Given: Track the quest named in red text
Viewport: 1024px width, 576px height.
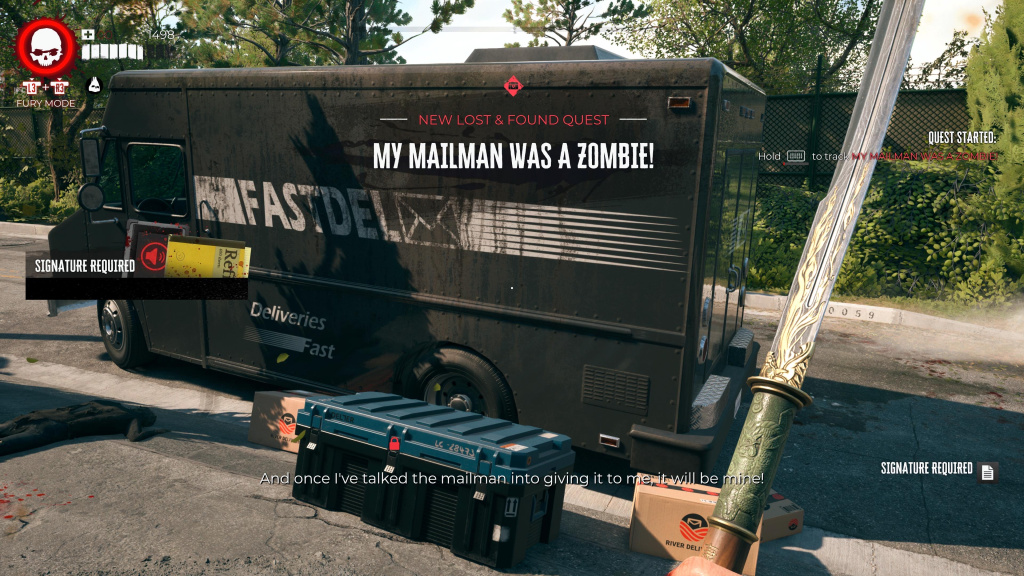Looking at the screenshot, I should (923, 156).
